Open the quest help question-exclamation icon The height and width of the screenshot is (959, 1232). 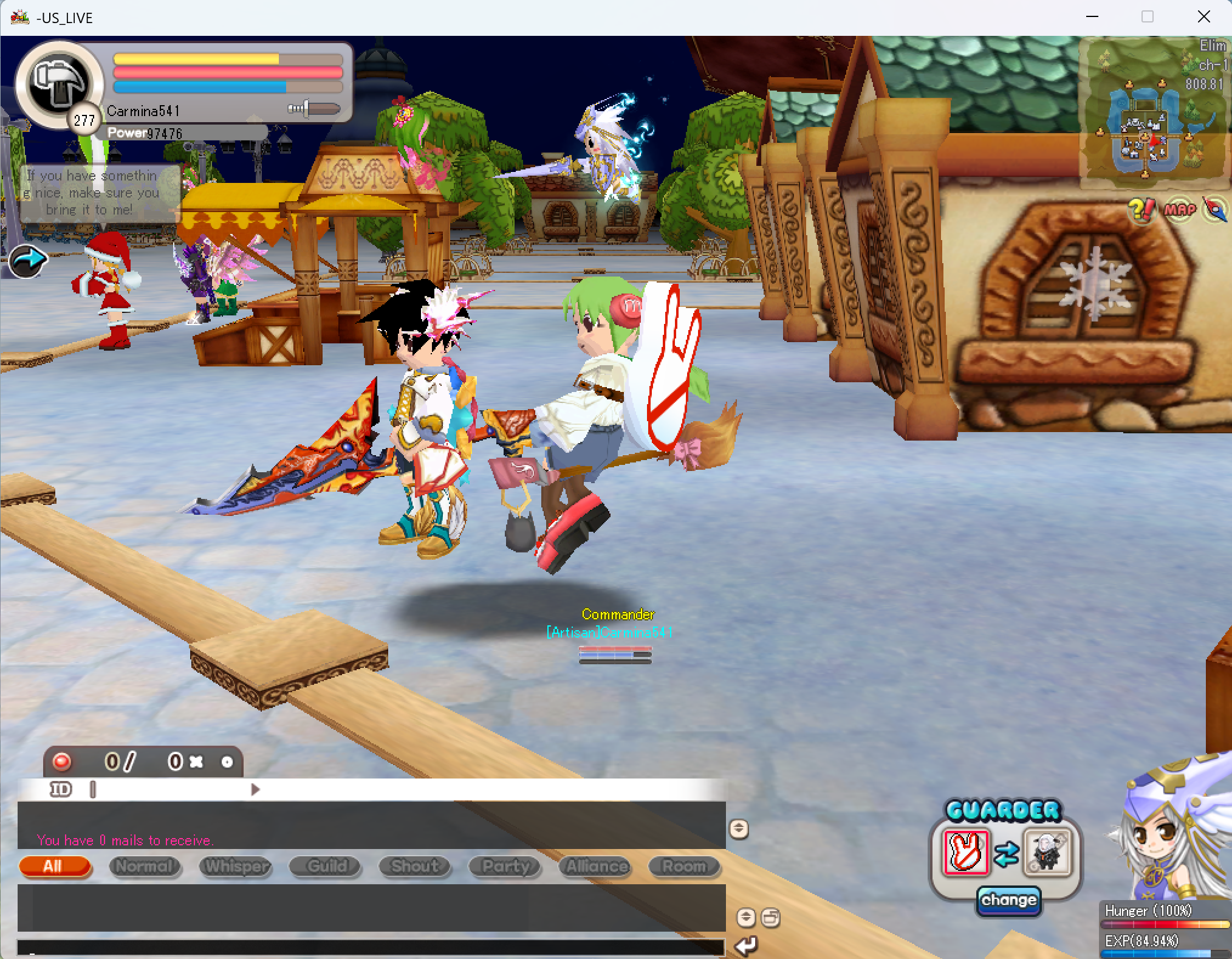[1142, 210]
